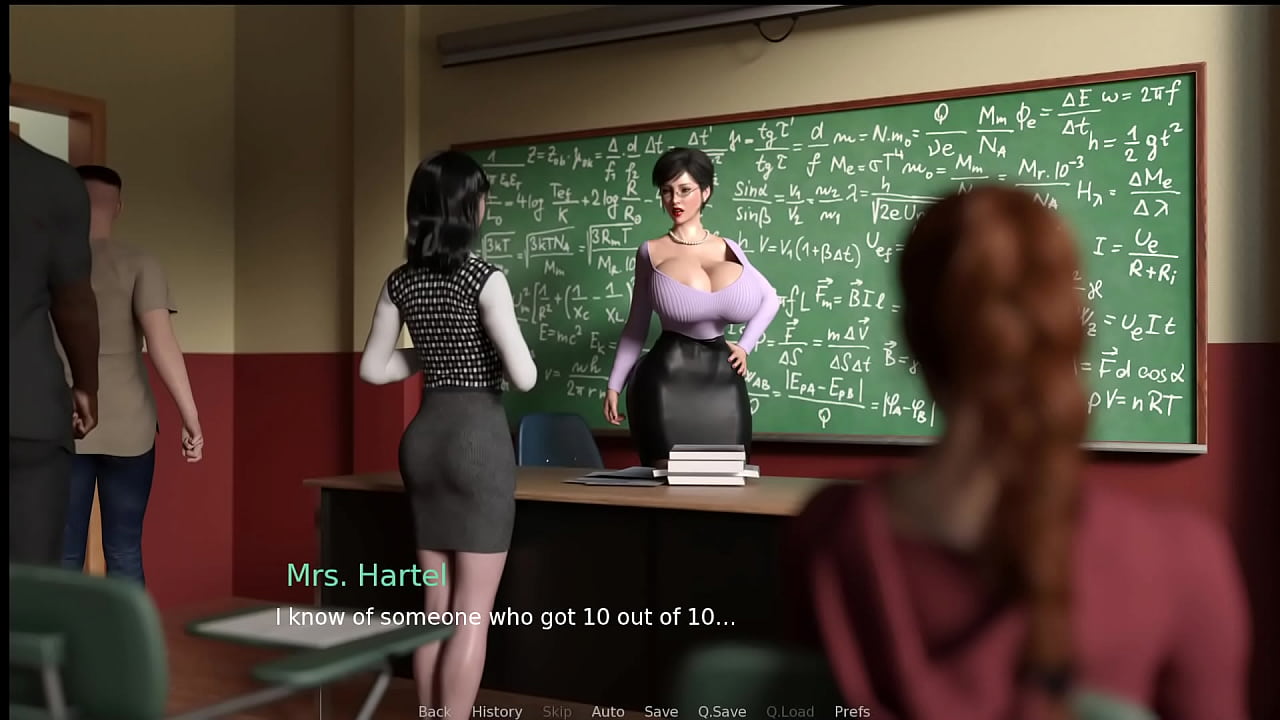Click Back to rewind the dialogue
Viewport: 1280px width, 720px height.
point(434,711)
